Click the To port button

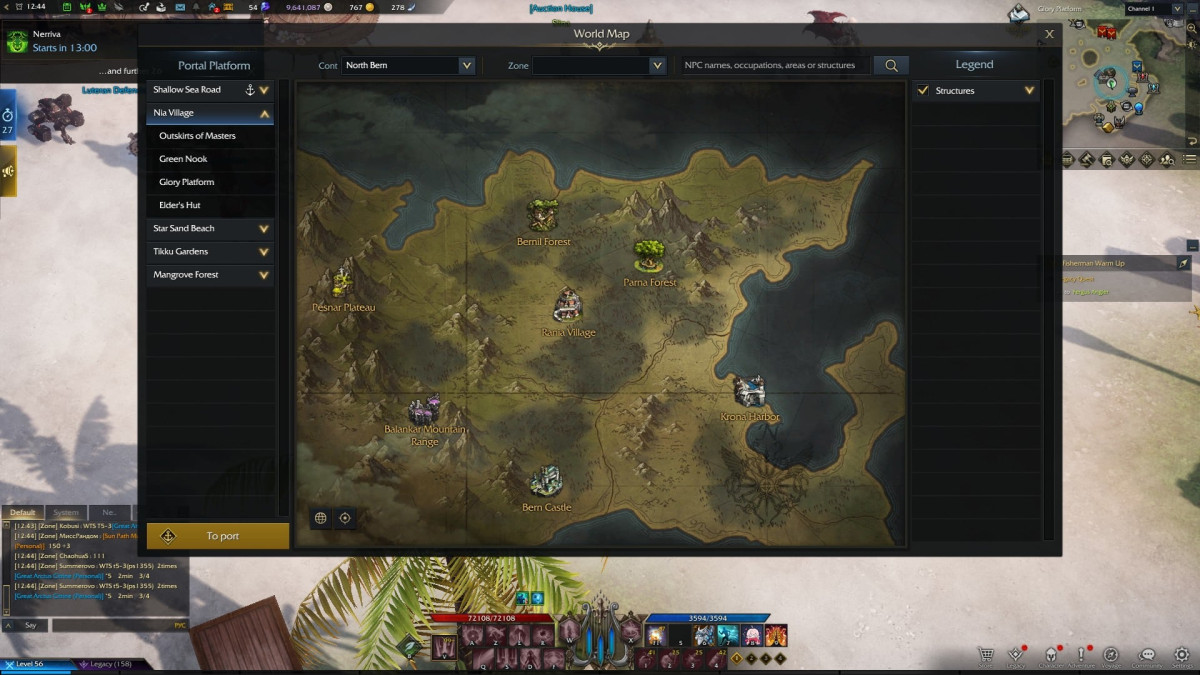218,536
